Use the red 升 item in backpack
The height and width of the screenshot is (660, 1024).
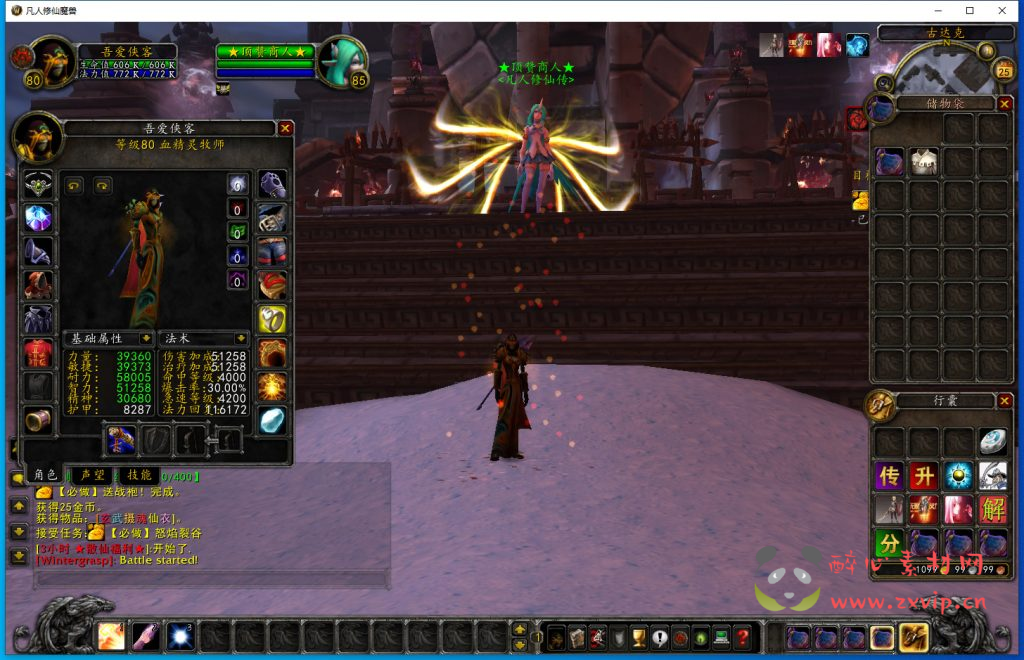coord(923,476)
